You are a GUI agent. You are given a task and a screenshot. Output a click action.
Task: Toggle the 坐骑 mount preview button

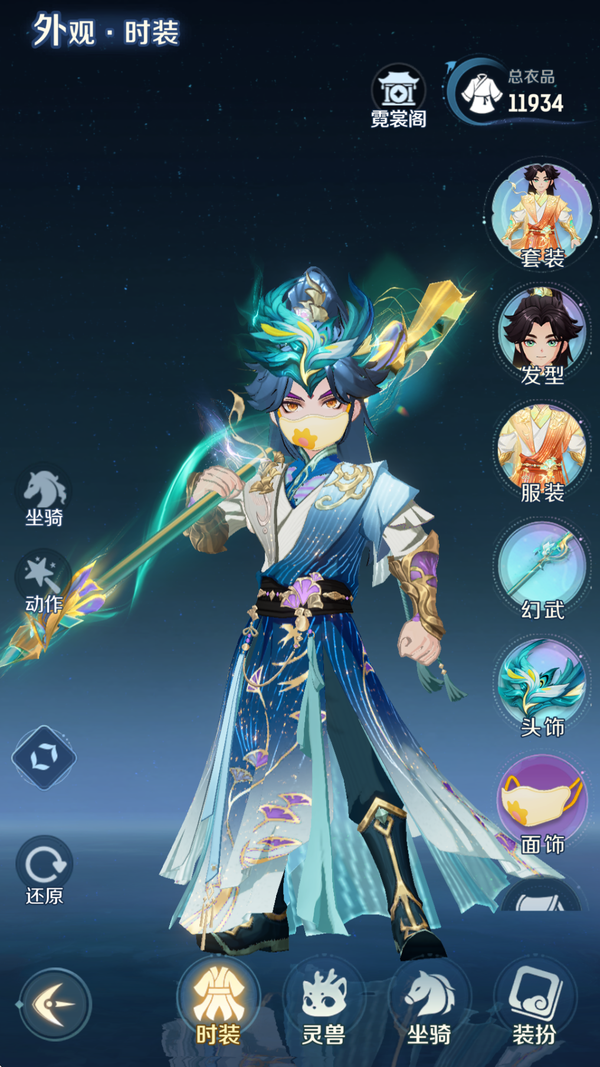(x=45, y=495)
